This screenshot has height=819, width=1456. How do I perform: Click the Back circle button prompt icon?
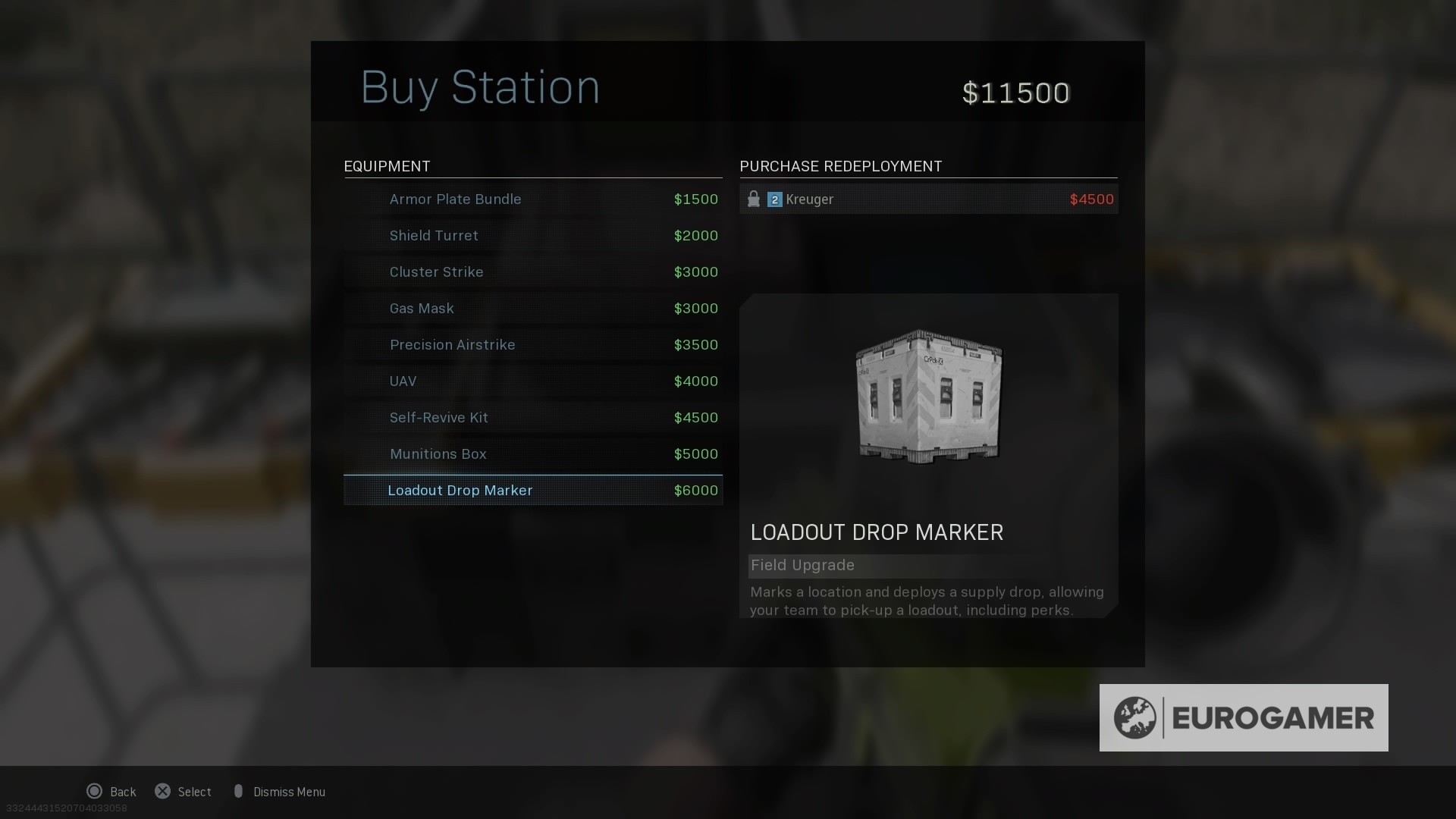click(x=94, y=791)
